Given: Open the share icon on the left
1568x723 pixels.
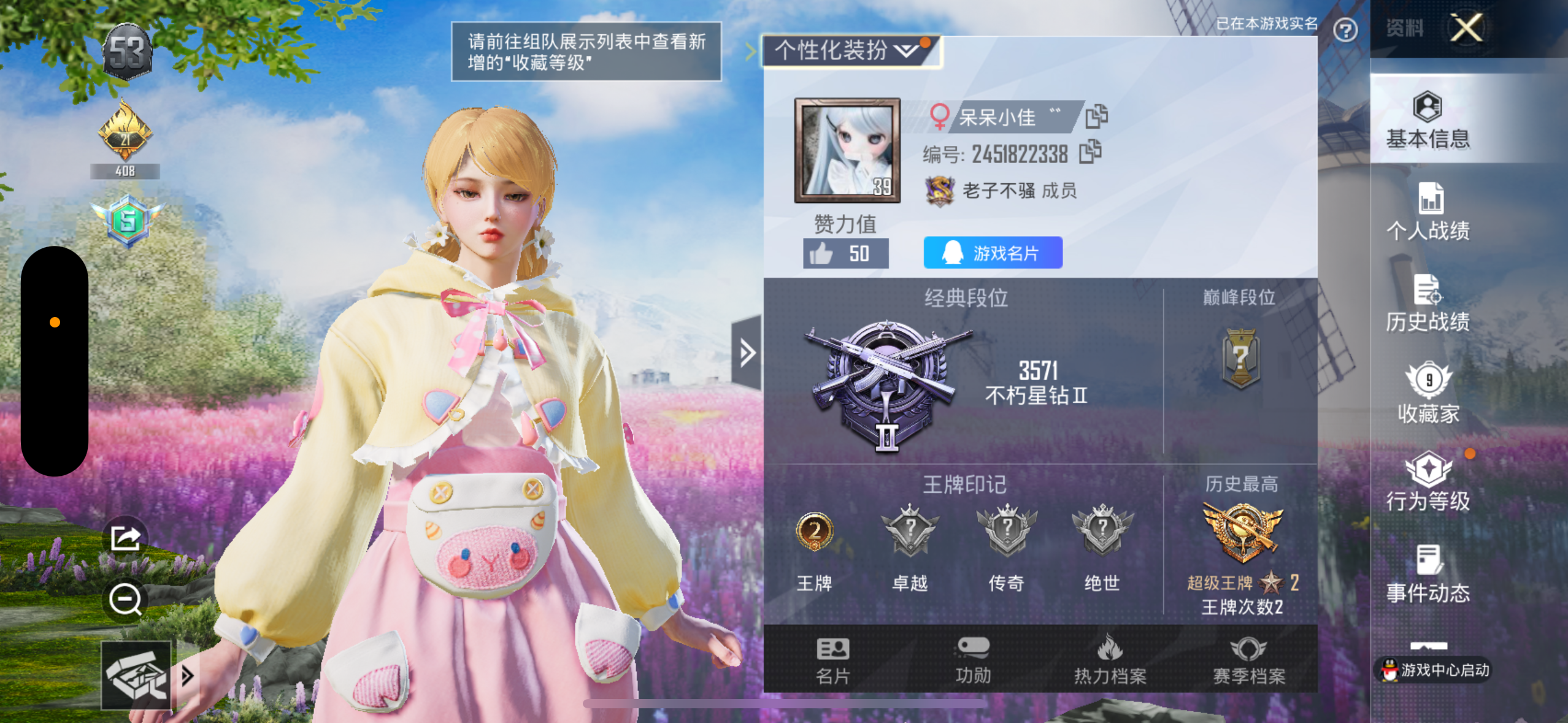Looking at the screenshot, I should 125,538.
